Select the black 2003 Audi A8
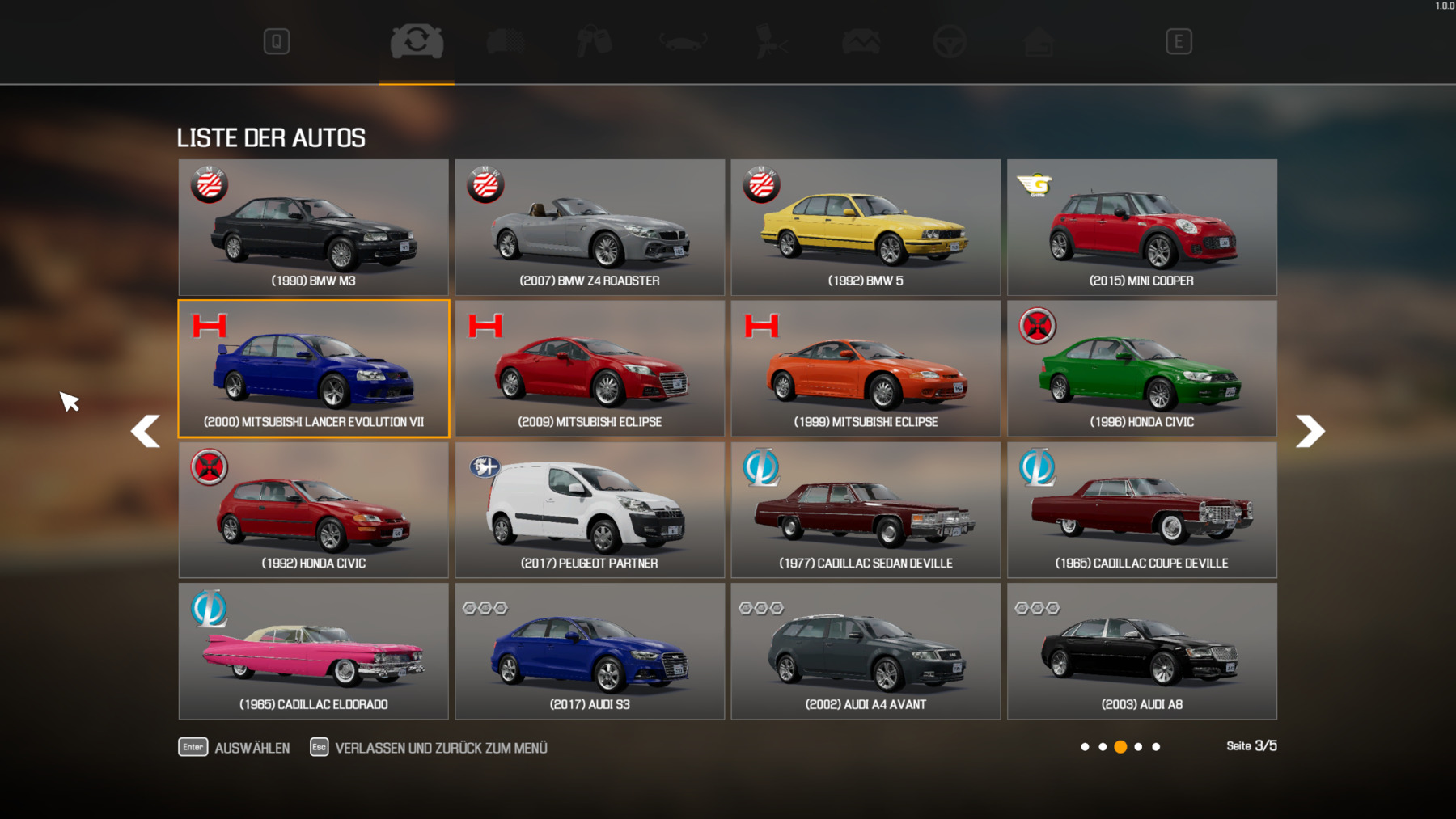Viewport: 1456px width, 819px height. tap(1141, 651)
